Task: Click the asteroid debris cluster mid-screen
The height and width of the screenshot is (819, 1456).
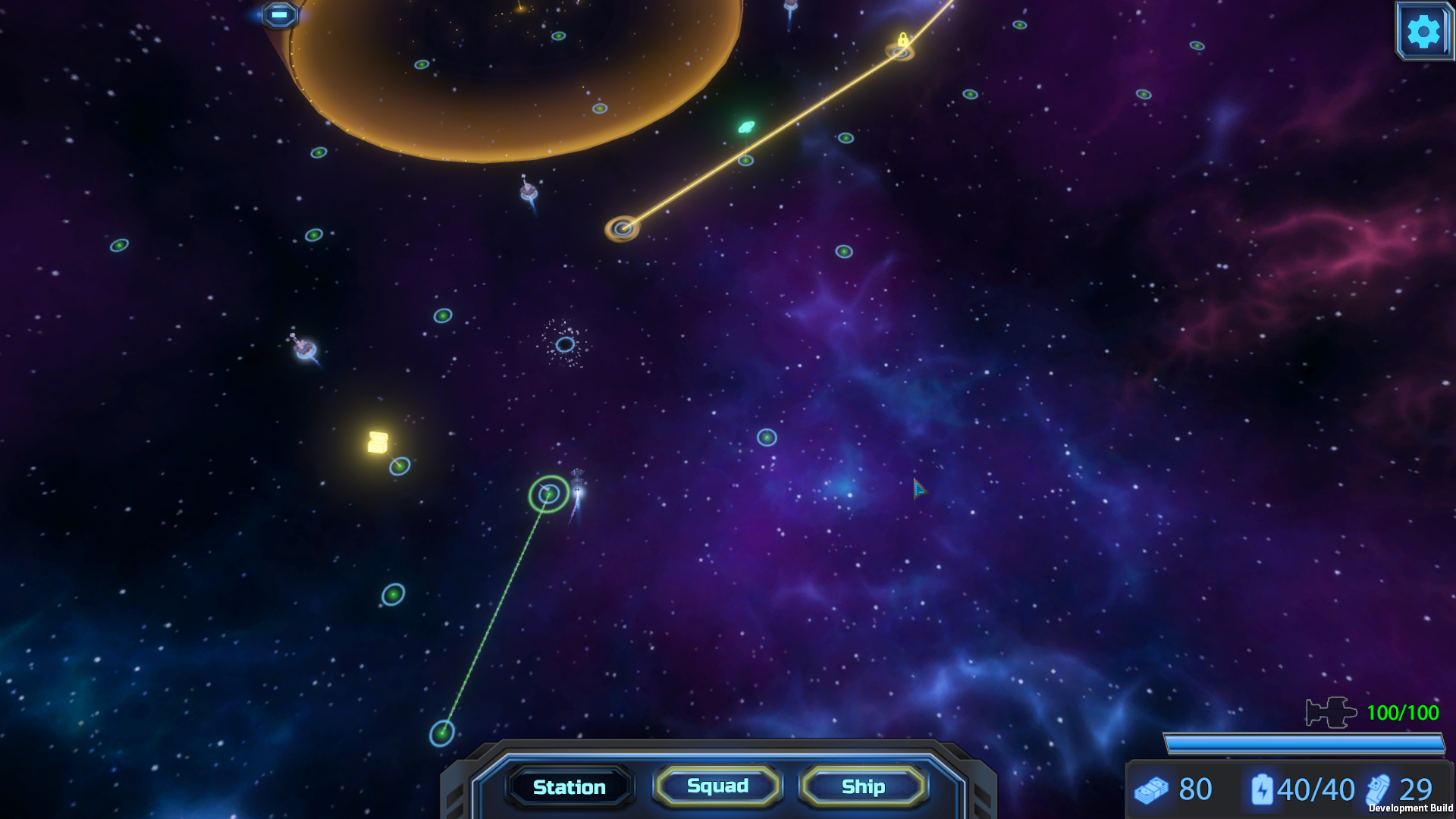Action: pos(564,345)
